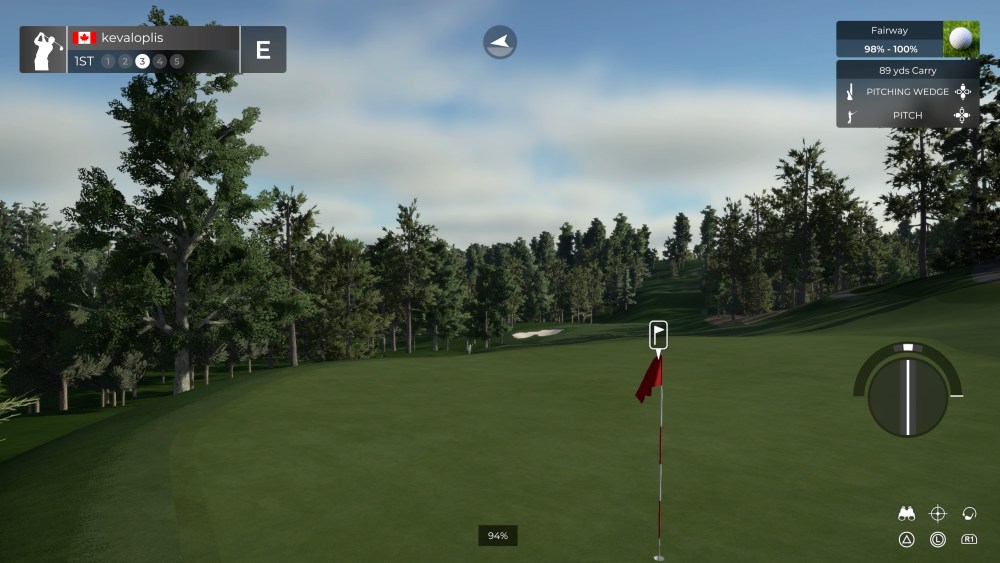Click the Fairway lie ball thumbnail
The height and width of the screenshot is (563, 1000).
coord(960,39)
